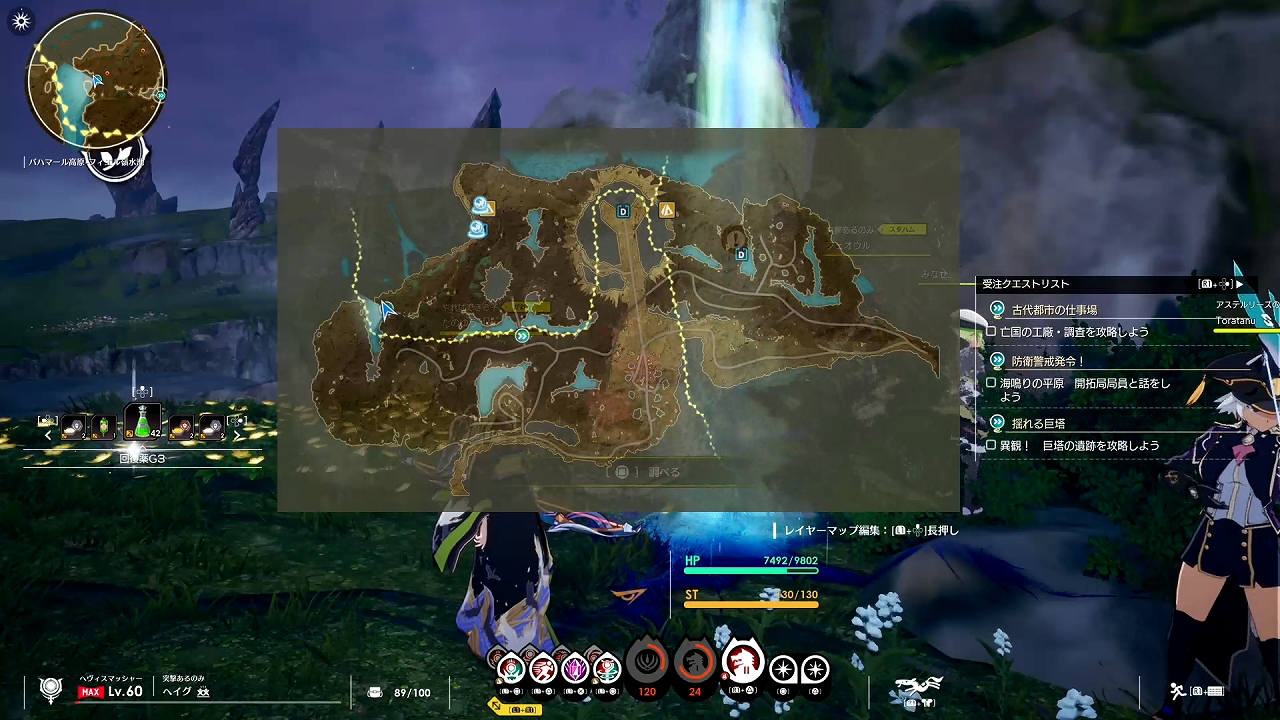The height and width of the screenshot is (720, 1280).
Task: Activate the red cat-eared ultimate skill icon
Action: pos(742,662)
